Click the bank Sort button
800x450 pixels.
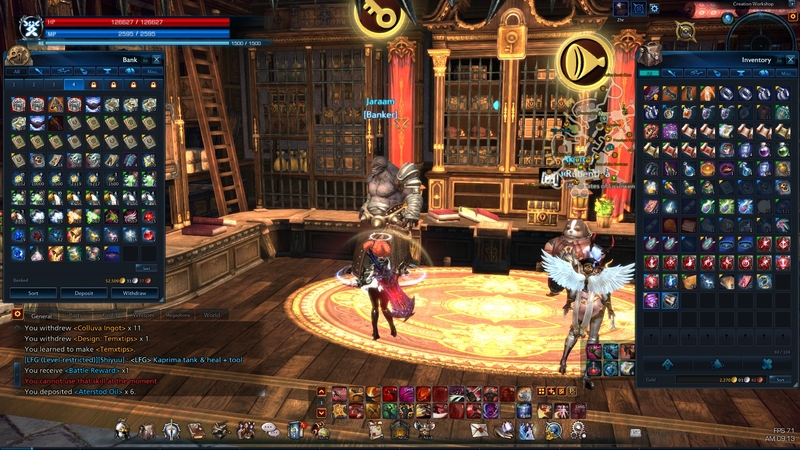click(x=33, y=293)
